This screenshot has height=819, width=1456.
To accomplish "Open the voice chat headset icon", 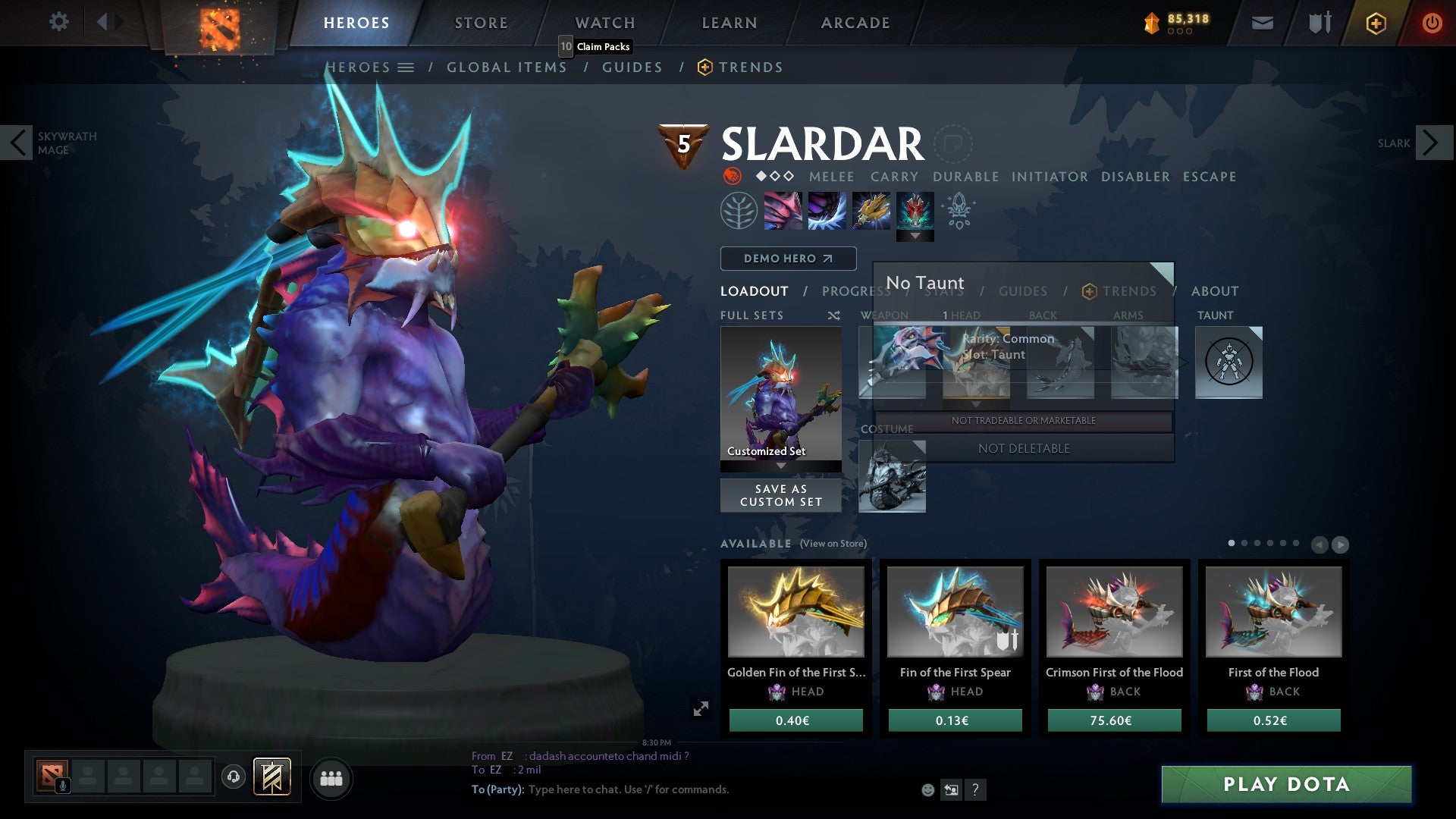I will [x=235, y=777].
